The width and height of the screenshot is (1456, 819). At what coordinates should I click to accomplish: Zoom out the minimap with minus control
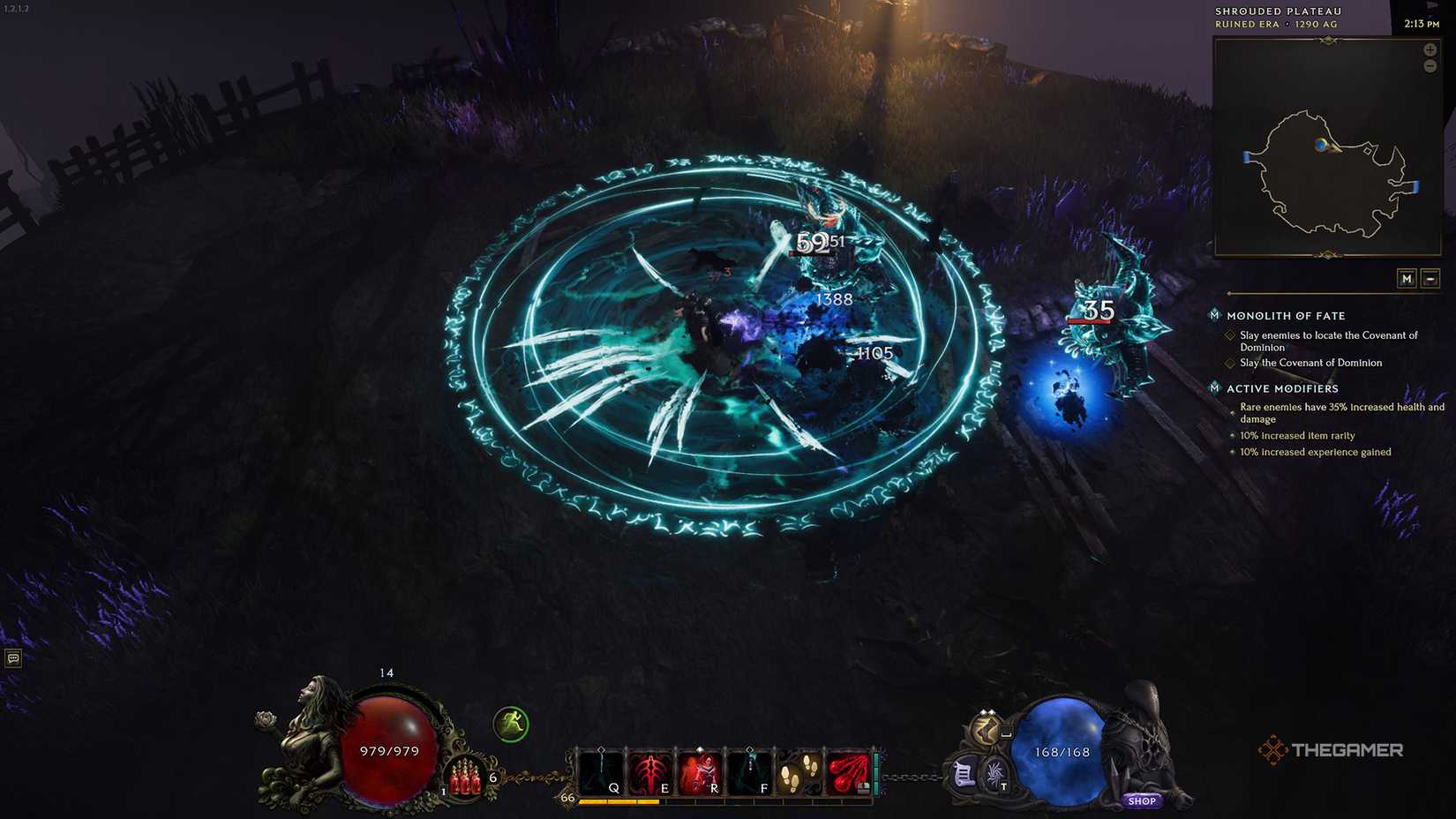pyautogui.click(x=1430, y=65)
